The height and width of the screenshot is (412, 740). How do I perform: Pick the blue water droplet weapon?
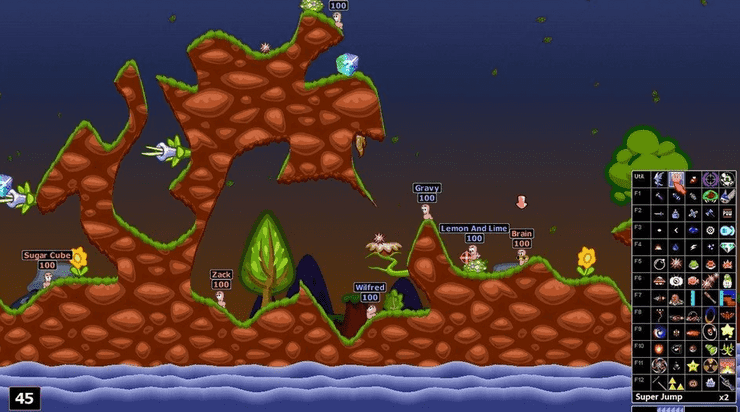point(676,245)
